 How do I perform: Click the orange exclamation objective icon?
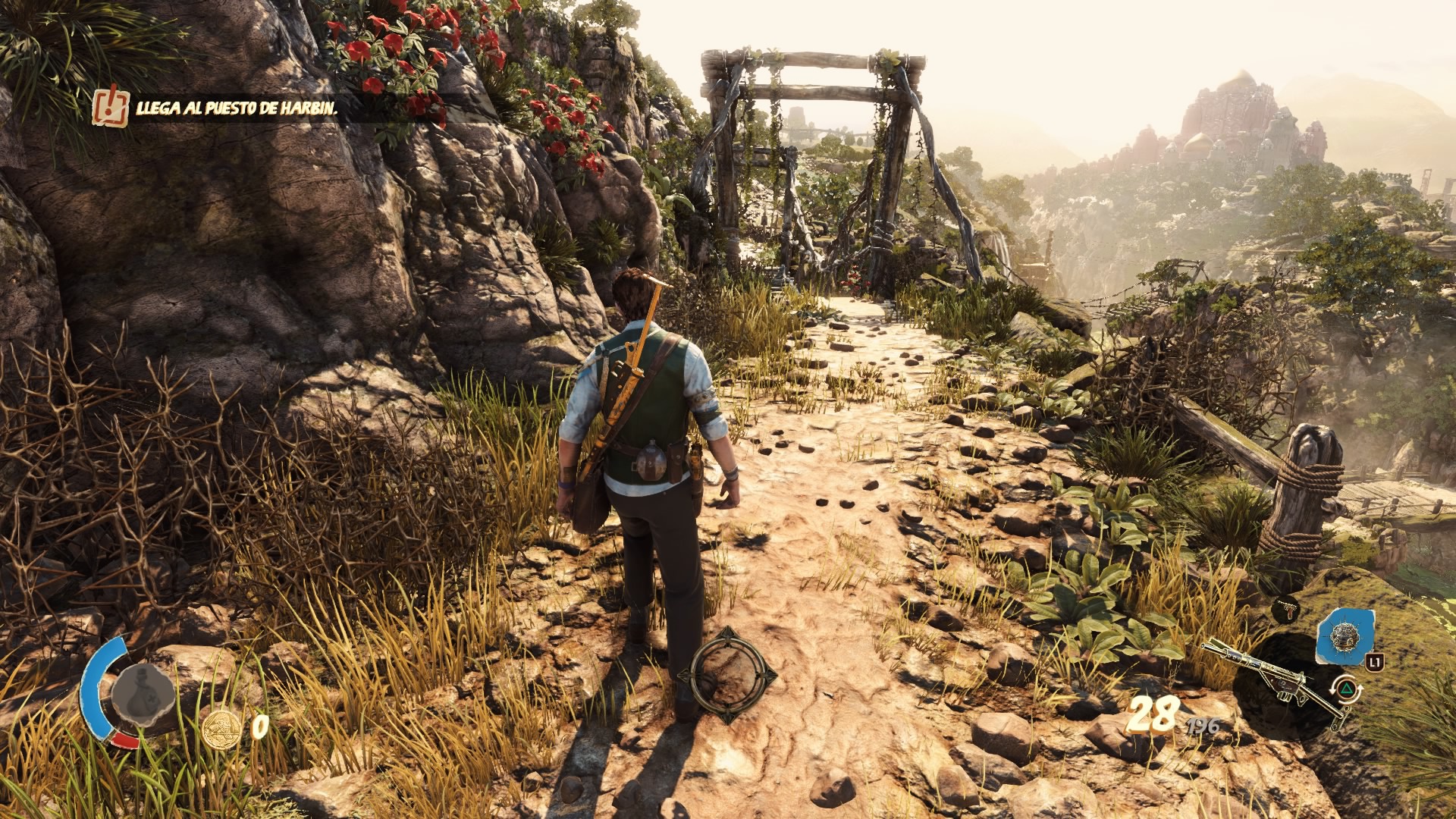click(x=111, y=106)
